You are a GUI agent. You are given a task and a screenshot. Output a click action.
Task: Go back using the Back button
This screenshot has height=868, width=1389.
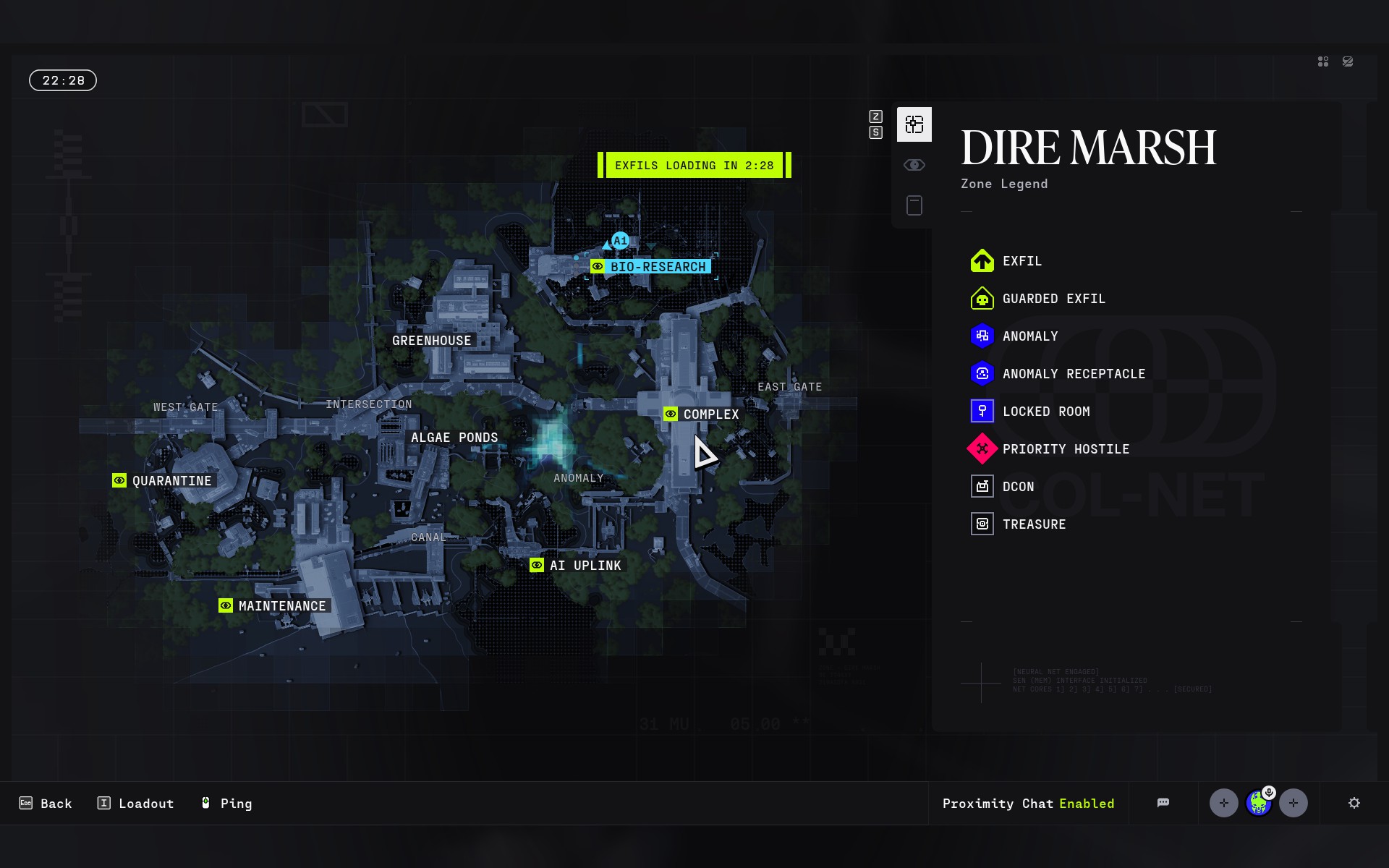click(x=46, y=804)
